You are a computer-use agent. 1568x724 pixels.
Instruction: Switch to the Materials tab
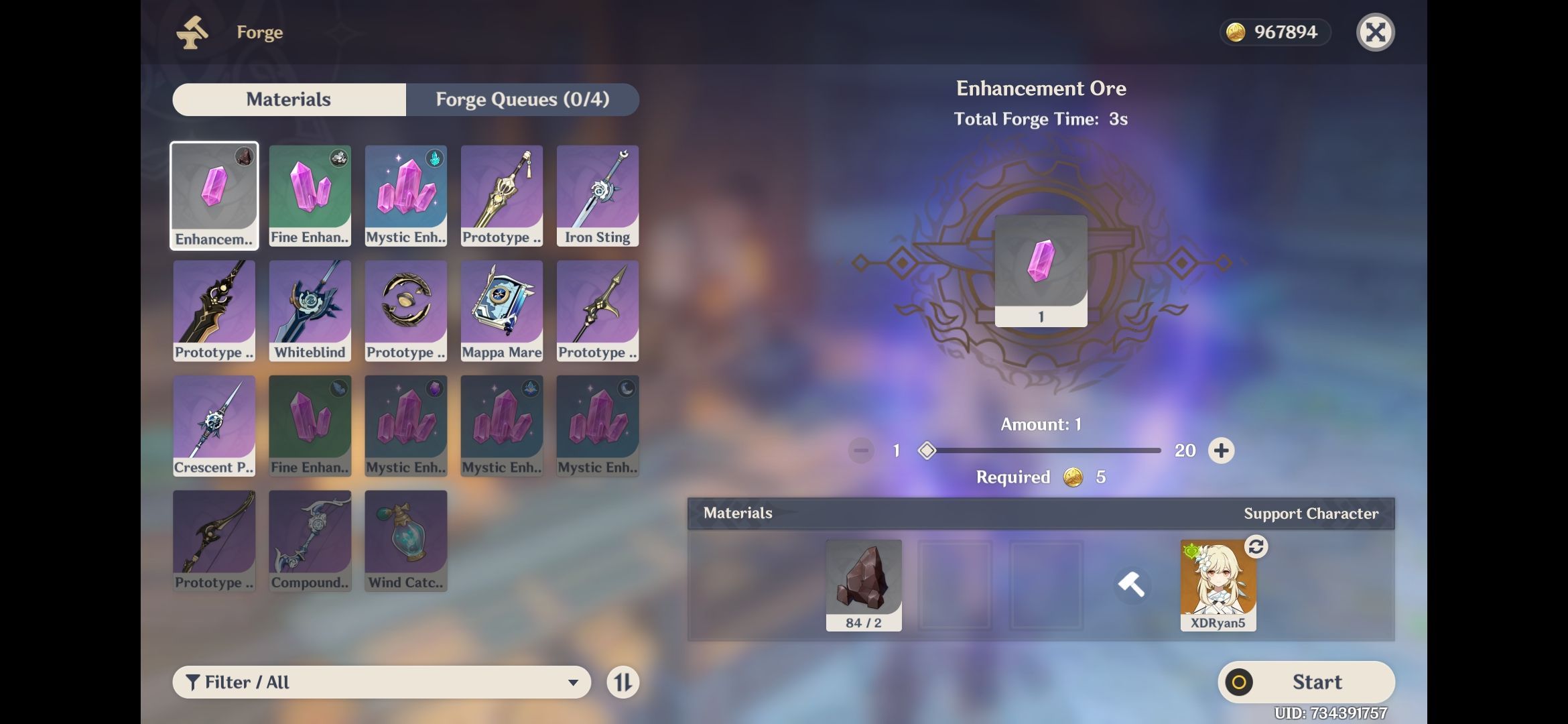tap(289, 99)
